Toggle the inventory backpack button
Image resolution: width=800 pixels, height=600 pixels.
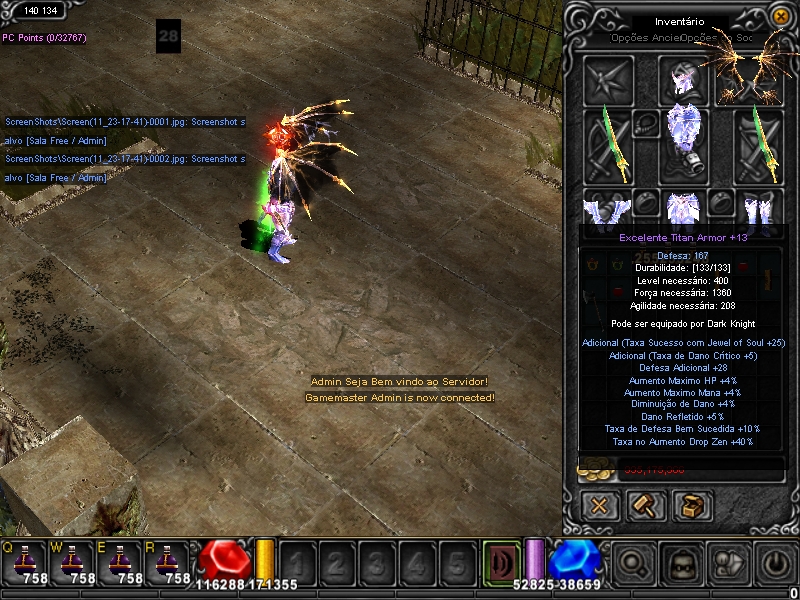[x=682, y=563]
